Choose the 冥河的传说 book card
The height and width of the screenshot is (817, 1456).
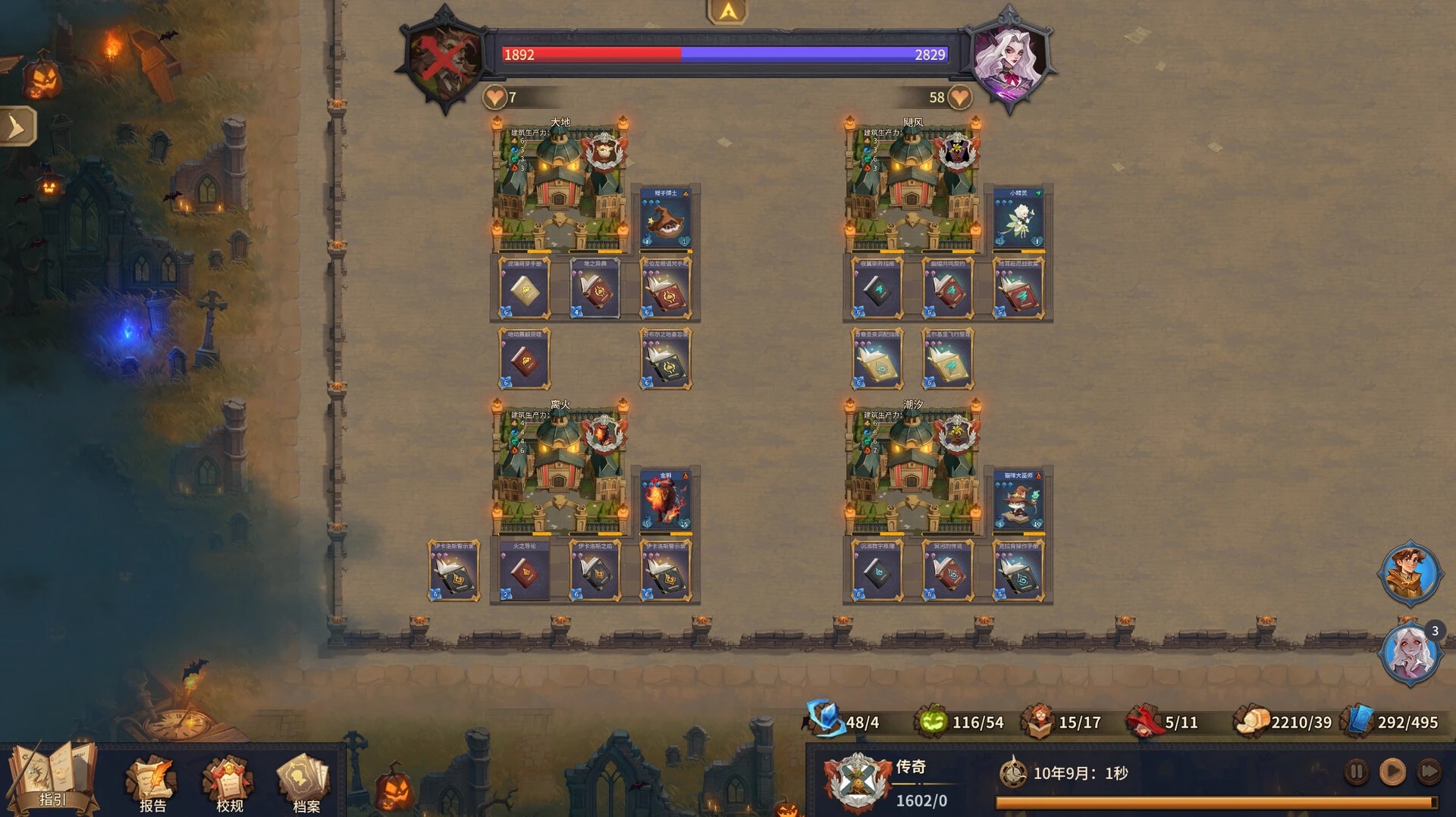[948, 571]
